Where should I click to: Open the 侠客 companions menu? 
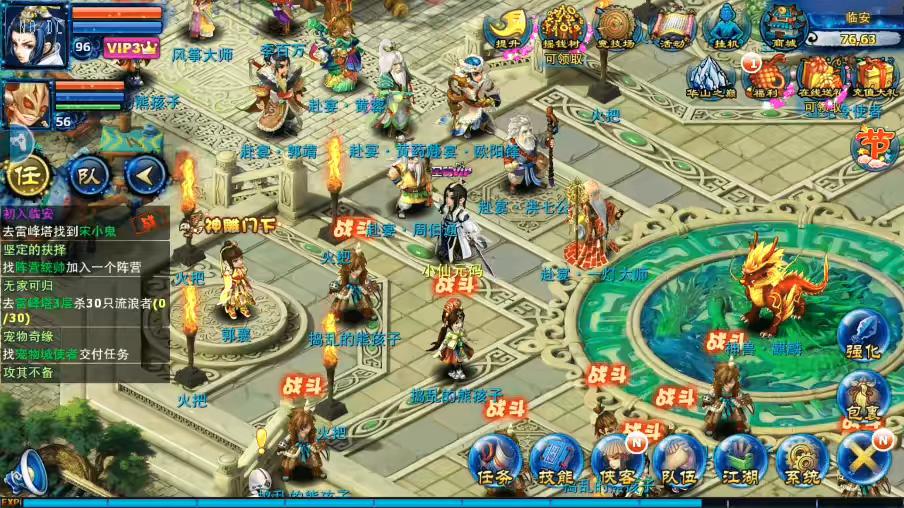click(x=617, y=463)
